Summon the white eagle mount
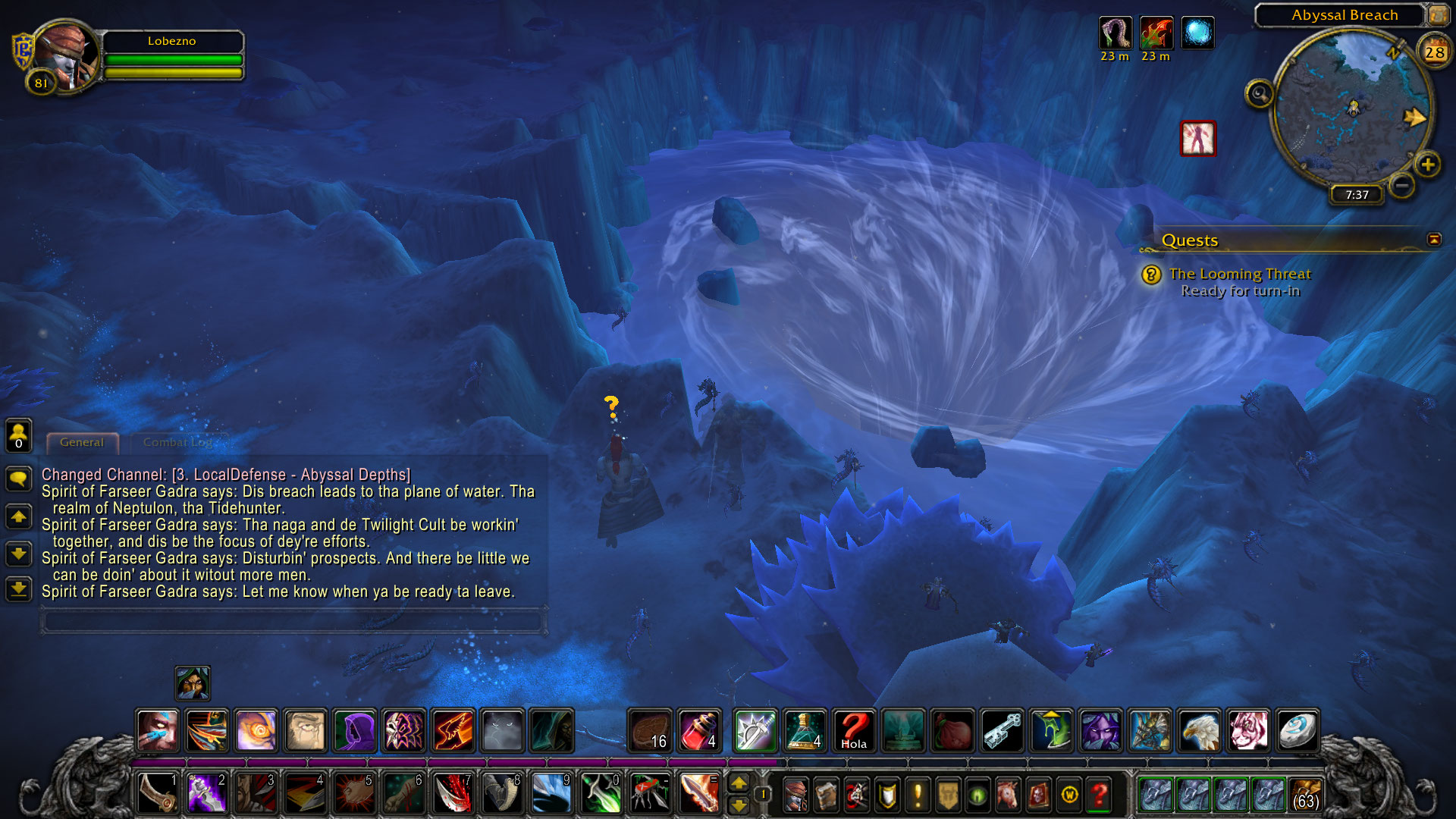The width and height of the screenshot is (1456, 819). click(x=1199, y=730)
